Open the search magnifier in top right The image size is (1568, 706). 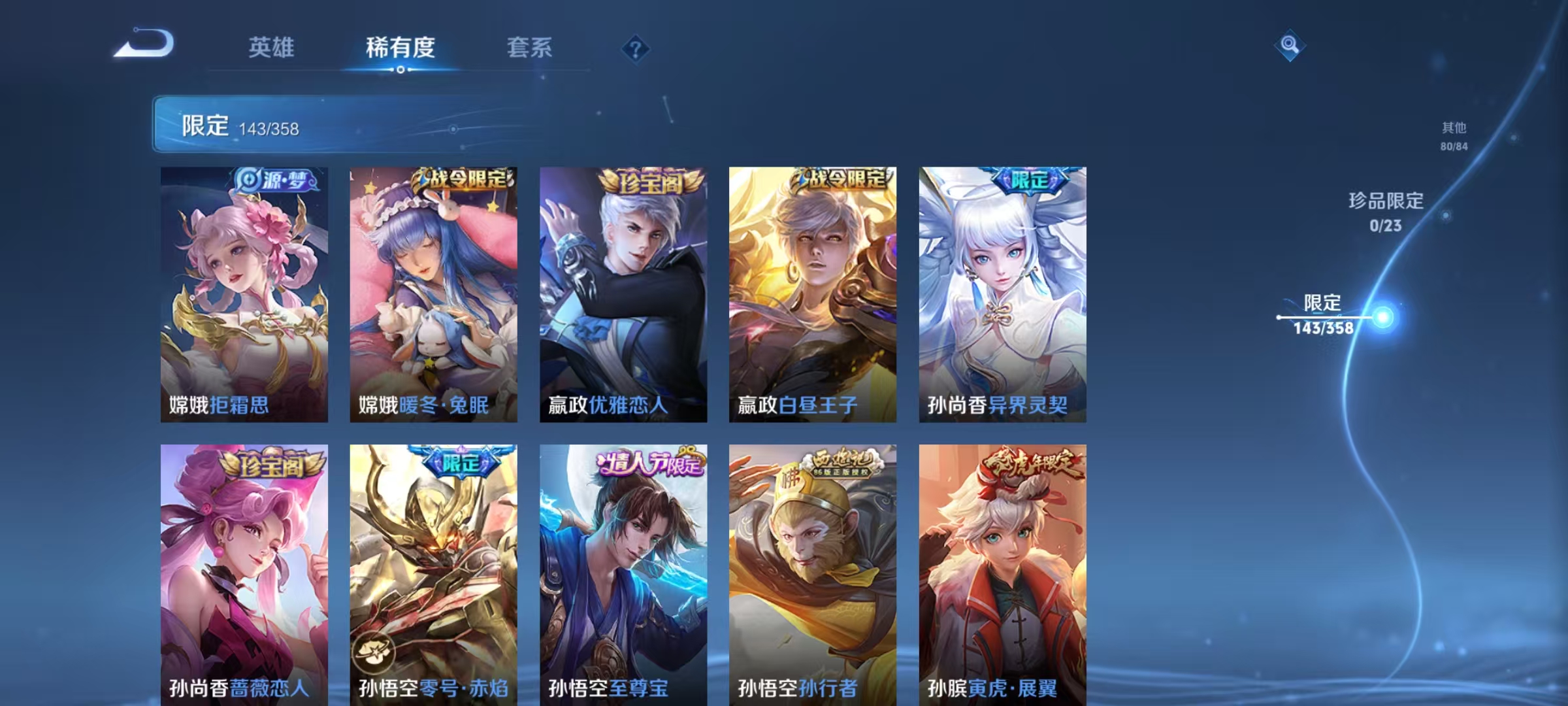click(1288, 44)
